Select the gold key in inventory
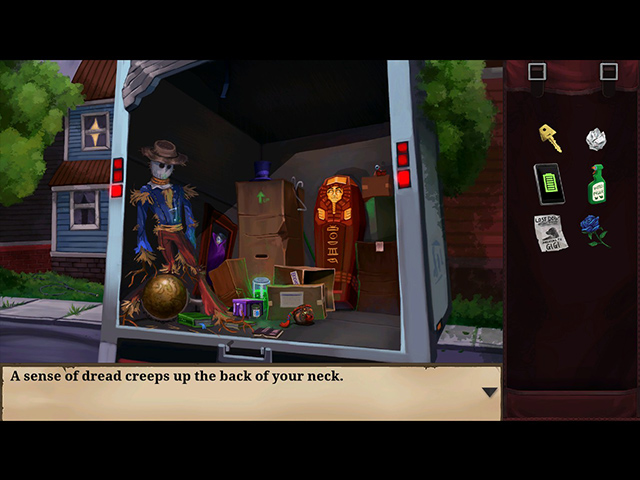640x480 pixels. [549, 137]
